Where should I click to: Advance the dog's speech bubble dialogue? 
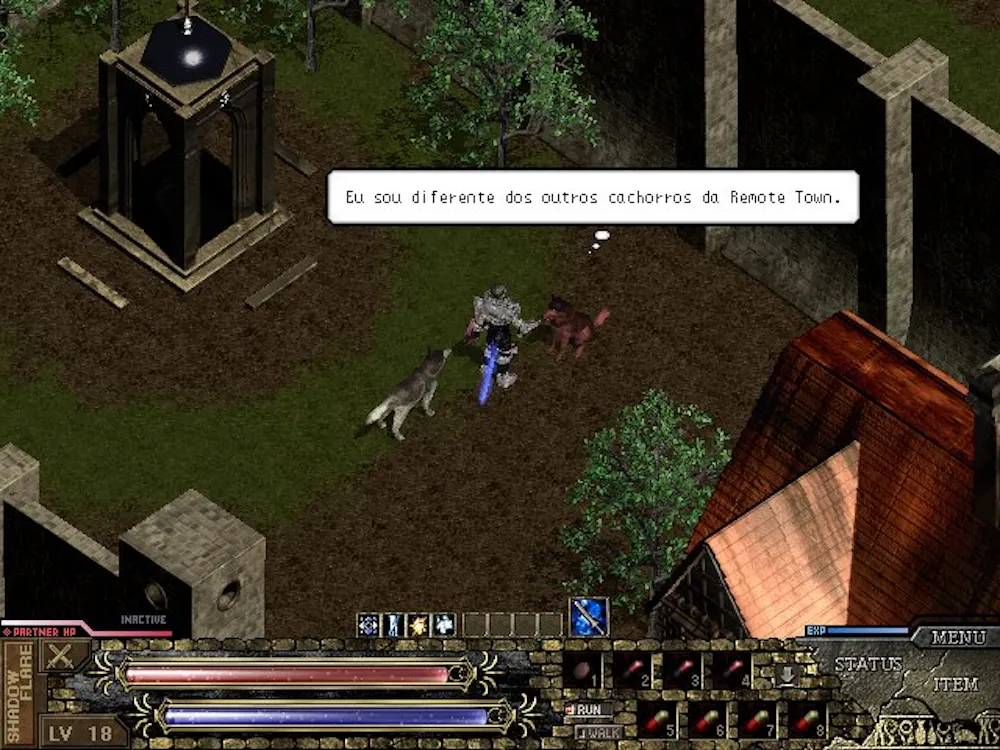tap(593, 197)
